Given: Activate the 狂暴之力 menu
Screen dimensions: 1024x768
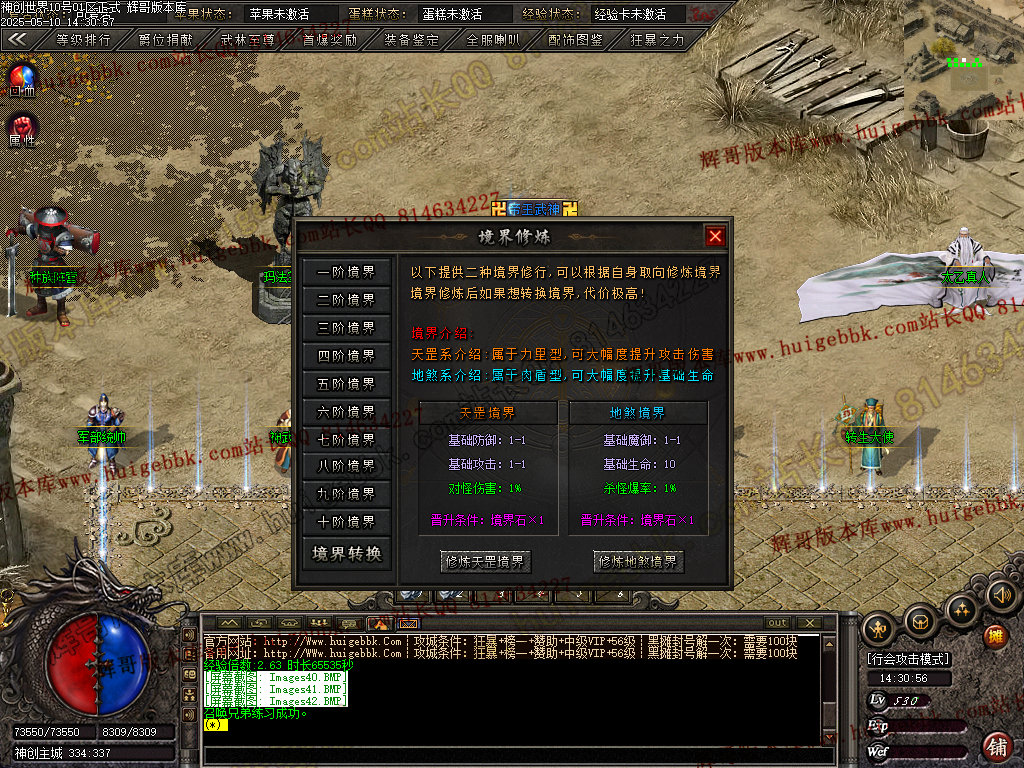Looking at the screenshot, I should coord(658,41).
